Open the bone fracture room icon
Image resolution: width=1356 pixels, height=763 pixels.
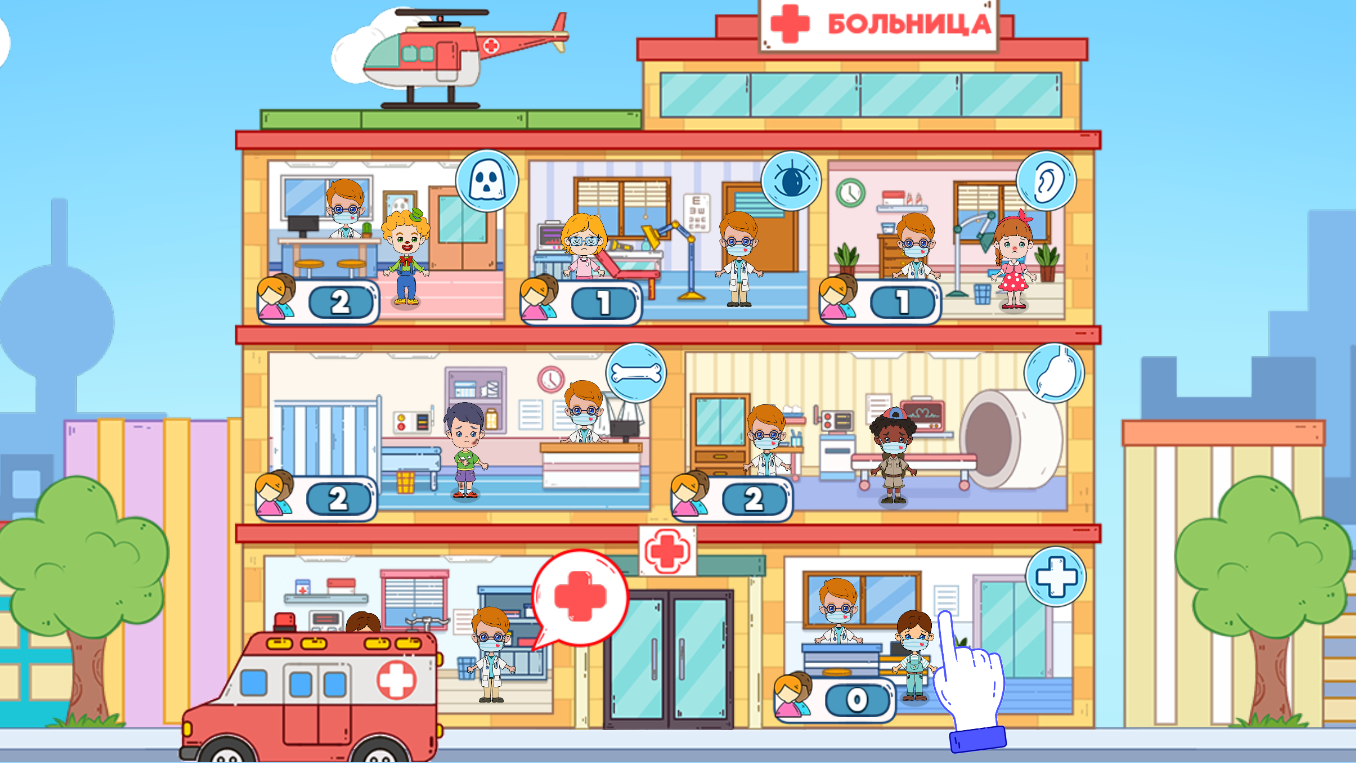[636, 374]
